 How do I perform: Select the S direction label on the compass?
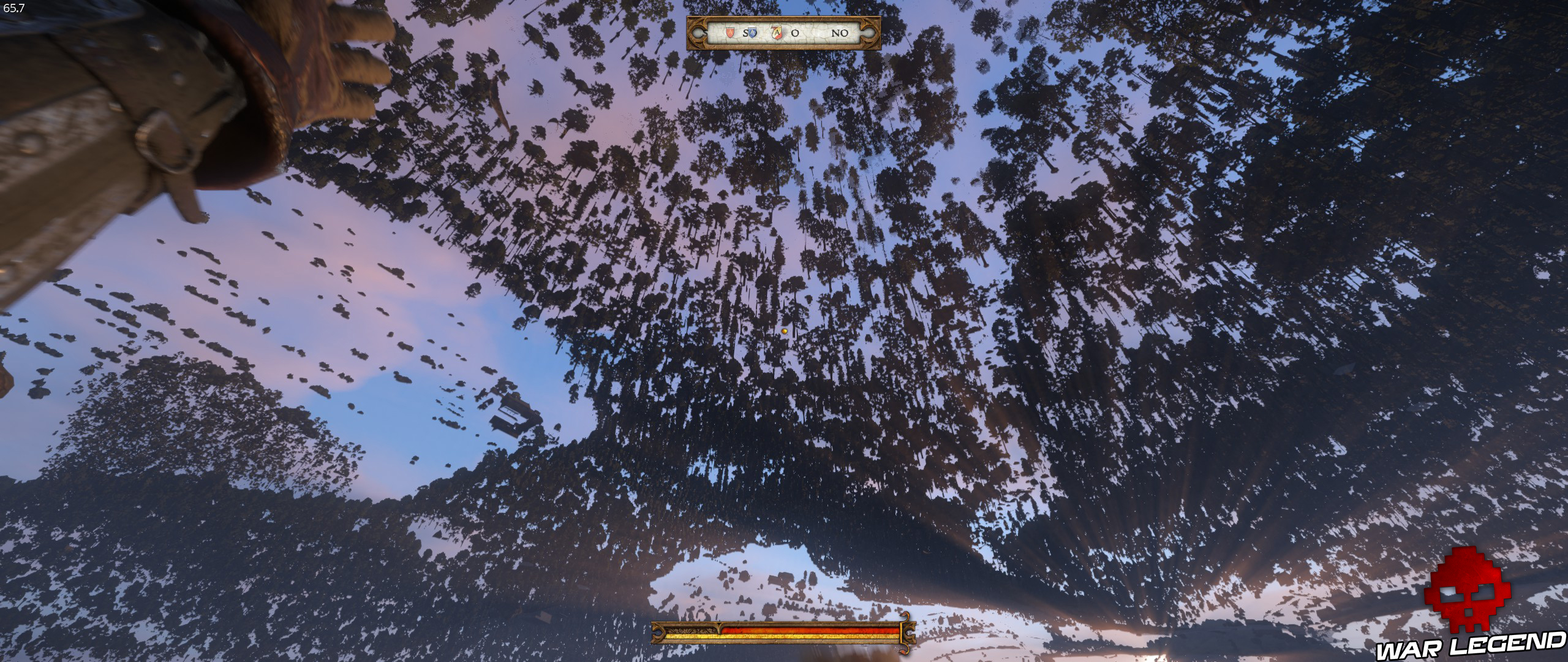[x=745, y=34]
